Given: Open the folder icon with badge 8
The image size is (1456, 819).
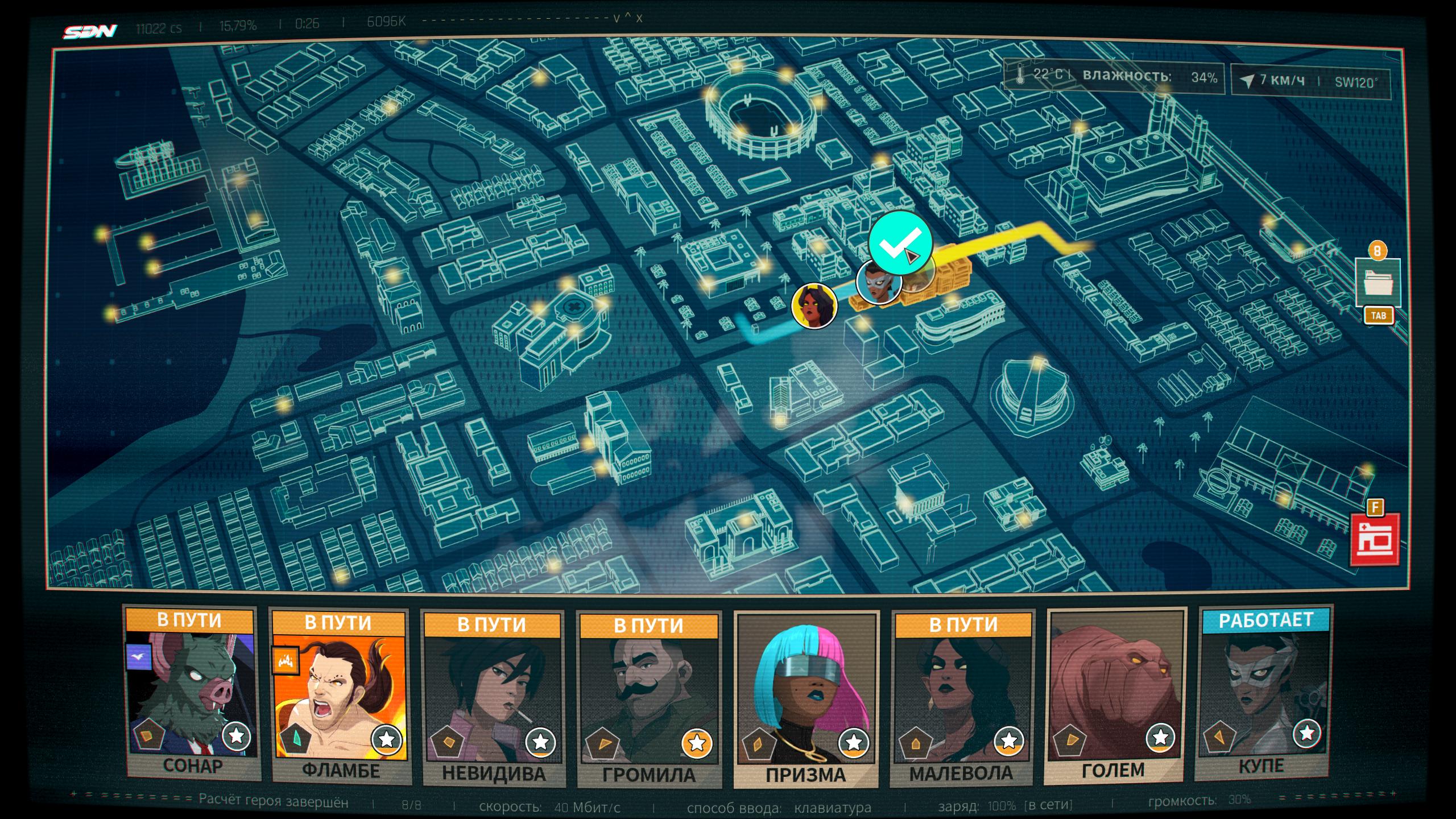Looking at the screenshot, I should [1377, 283].
